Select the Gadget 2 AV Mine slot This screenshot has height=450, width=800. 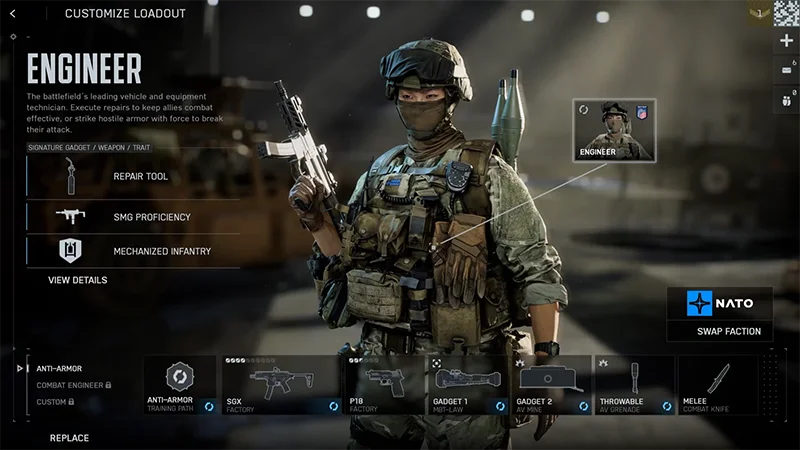point(551,385)
